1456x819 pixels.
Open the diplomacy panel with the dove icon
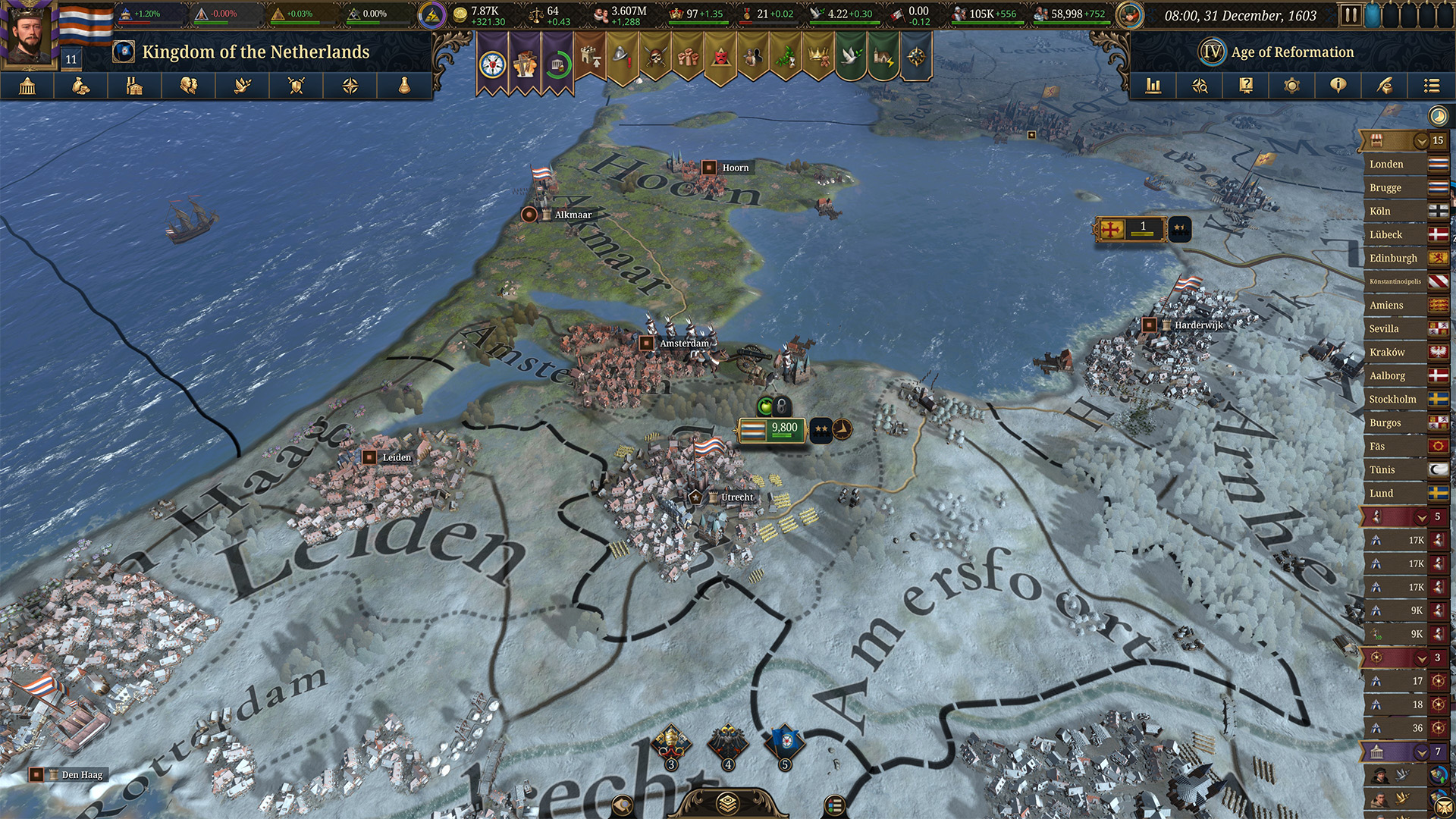click(x=243, y=86)
